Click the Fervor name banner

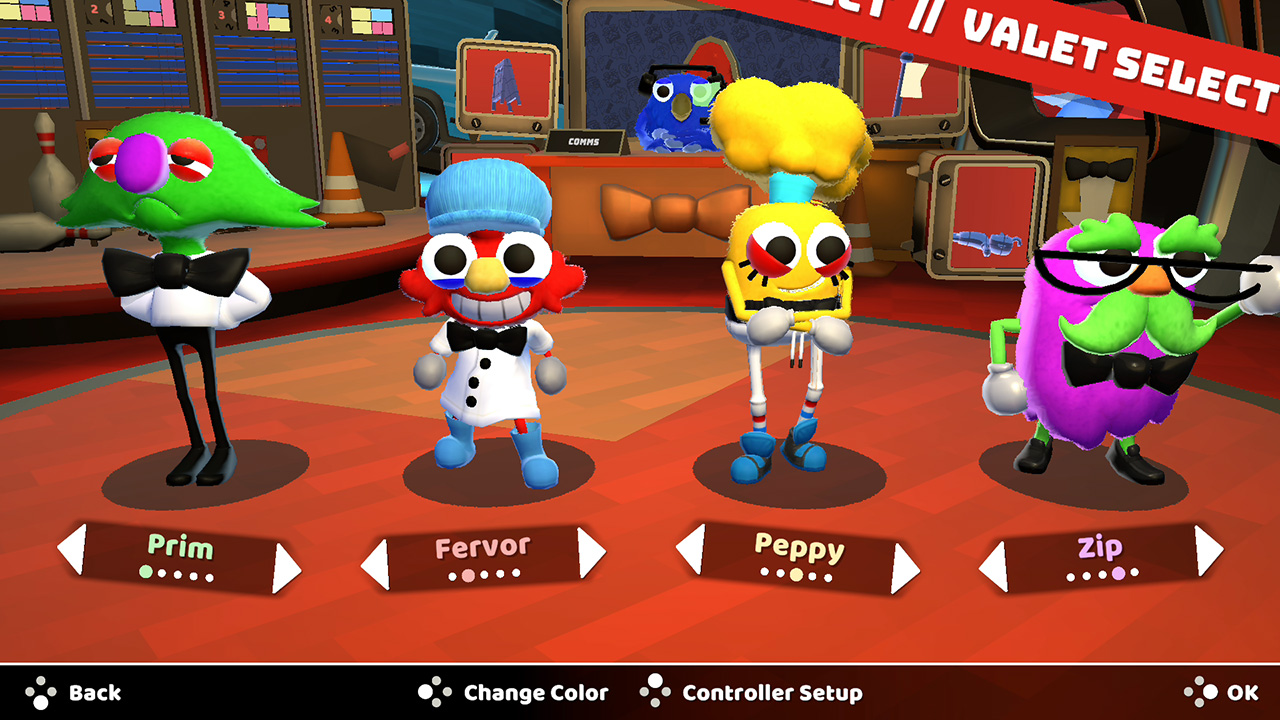[483, 546]
